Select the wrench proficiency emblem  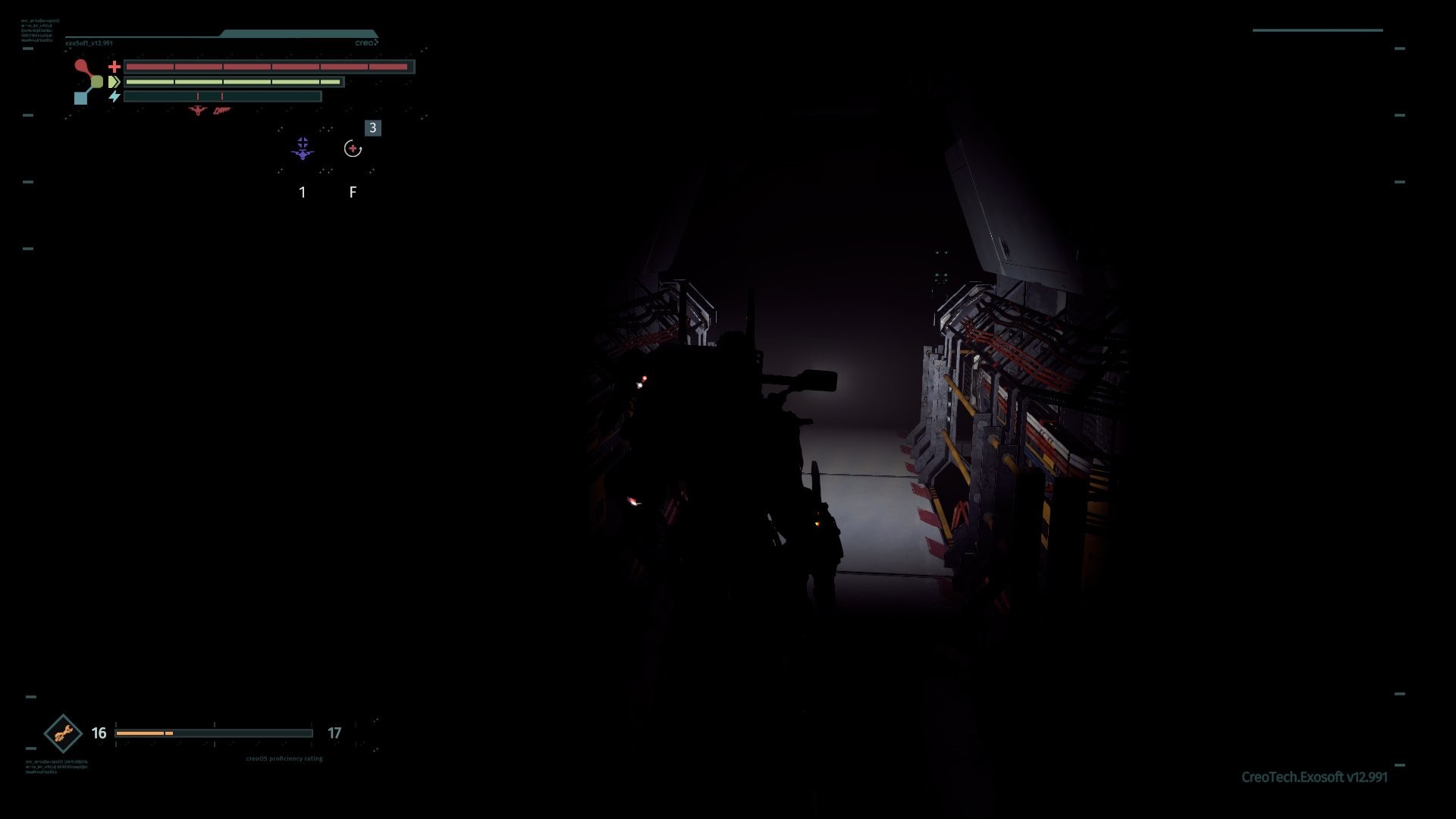point(64,733)
